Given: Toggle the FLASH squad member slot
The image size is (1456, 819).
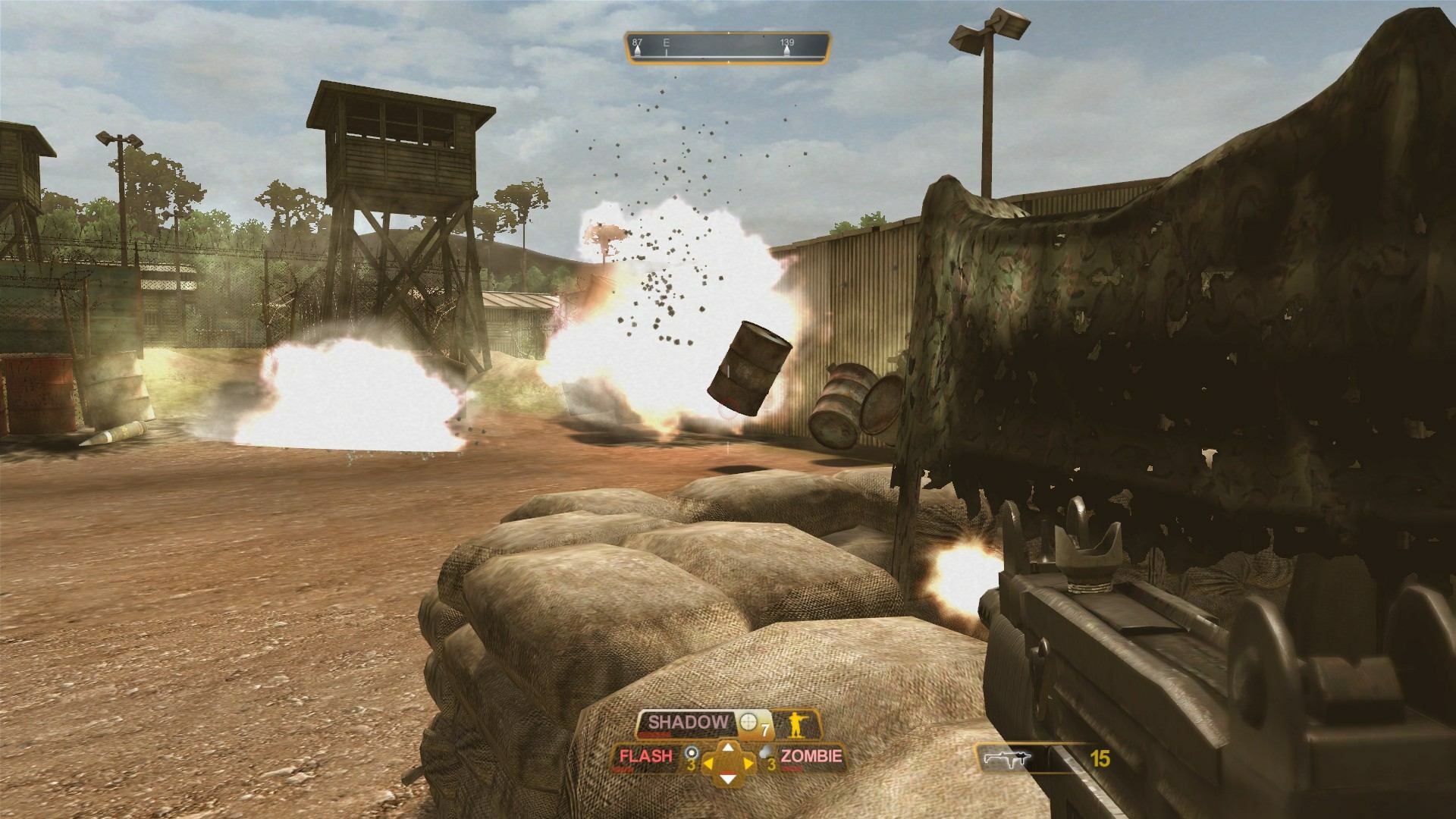Looking at the screenshot, I should tap(645, 756).
